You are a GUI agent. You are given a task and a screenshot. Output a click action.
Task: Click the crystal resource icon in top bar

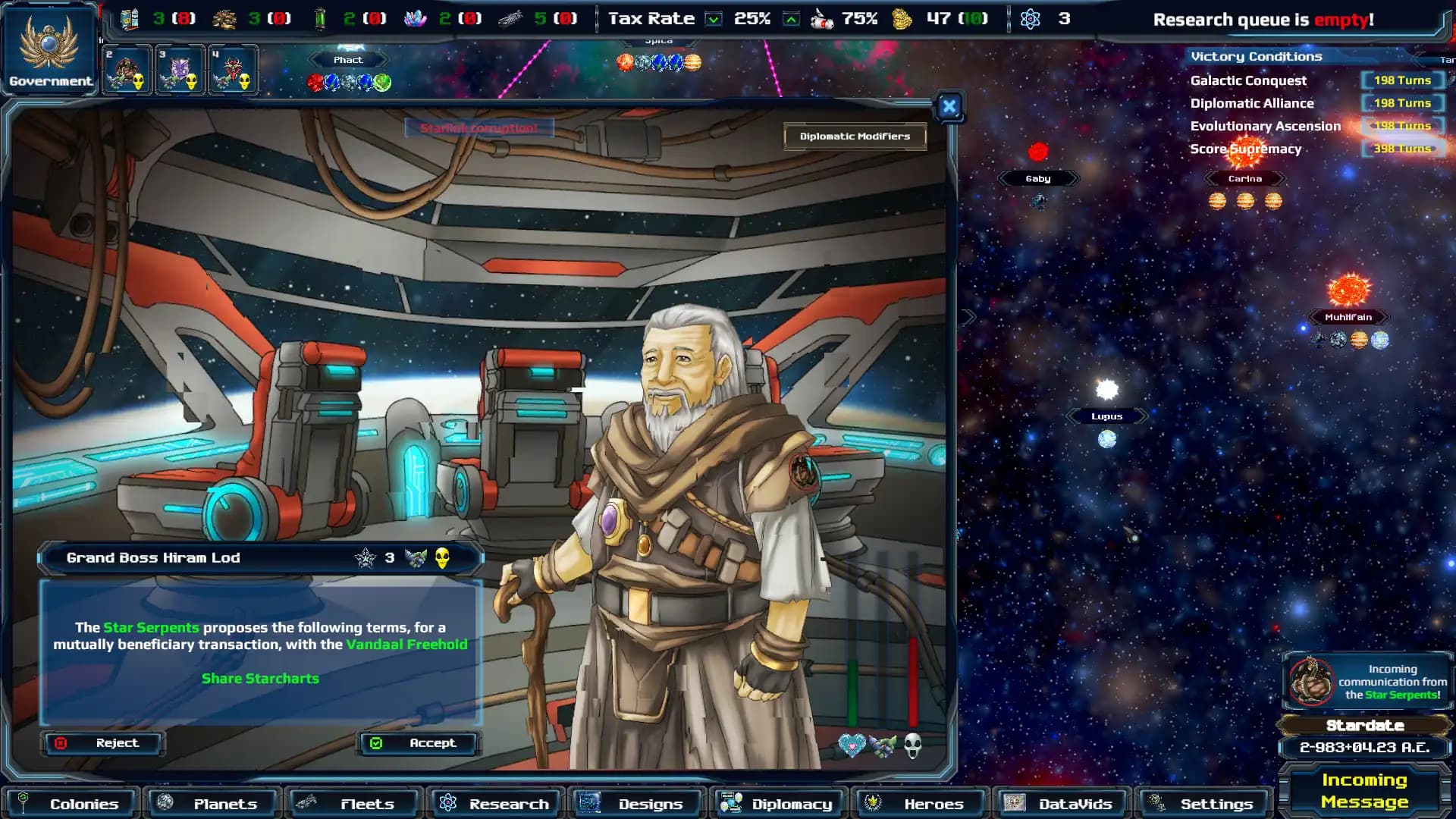coord(413,17)
